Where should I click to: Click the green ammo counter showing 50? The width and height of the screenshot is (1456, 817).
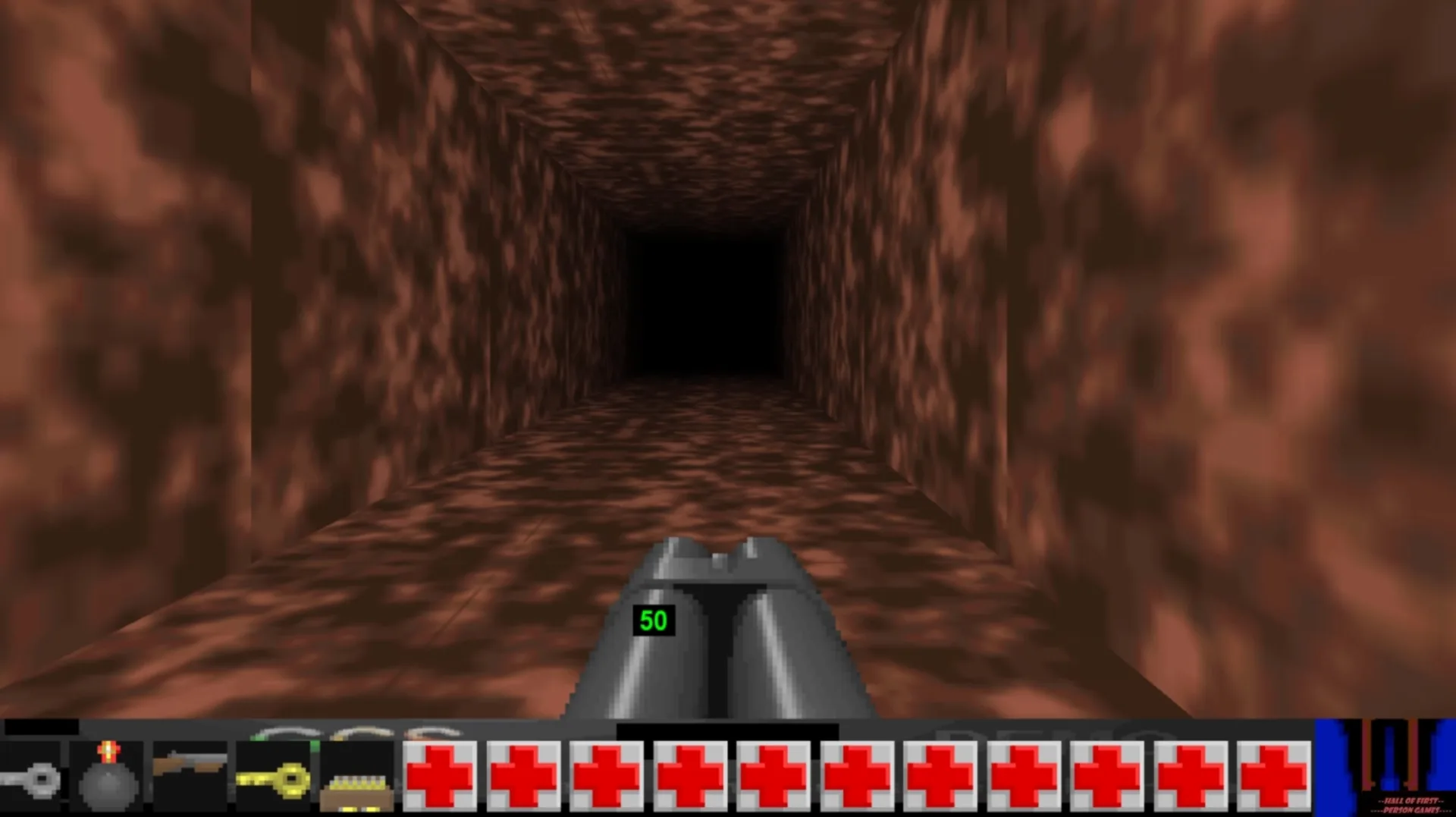click(654, 621)
